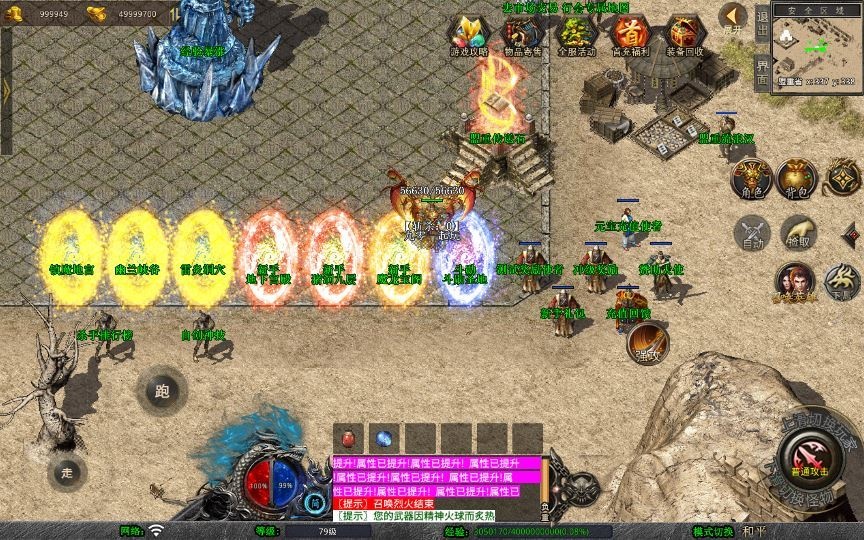Click the 界面 interface tab
This screenshot has height=540, width=864.
762,71
